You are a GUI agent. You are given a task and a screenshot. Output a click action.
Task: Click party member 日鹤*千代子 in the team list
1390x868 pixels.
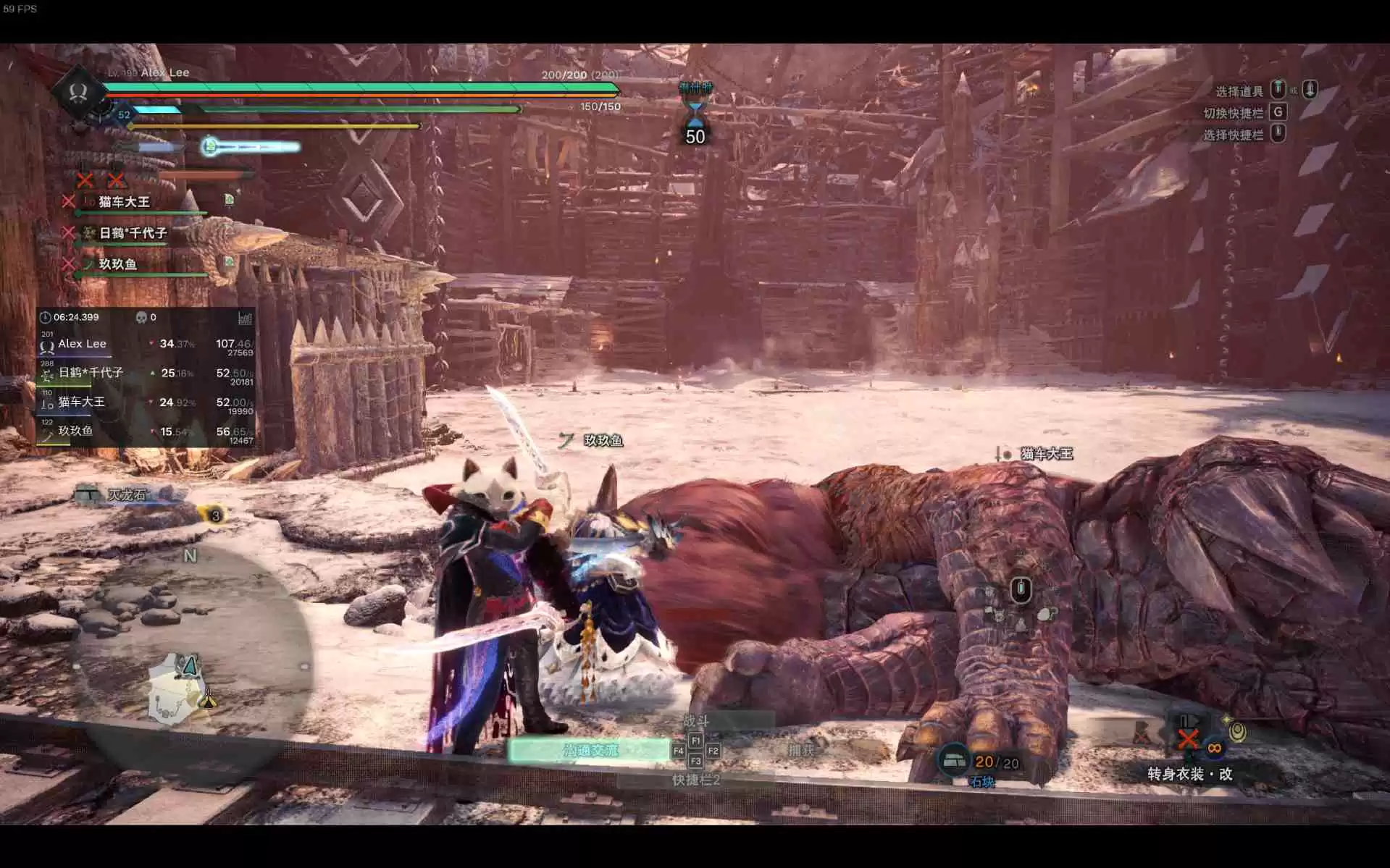point(132,233)
